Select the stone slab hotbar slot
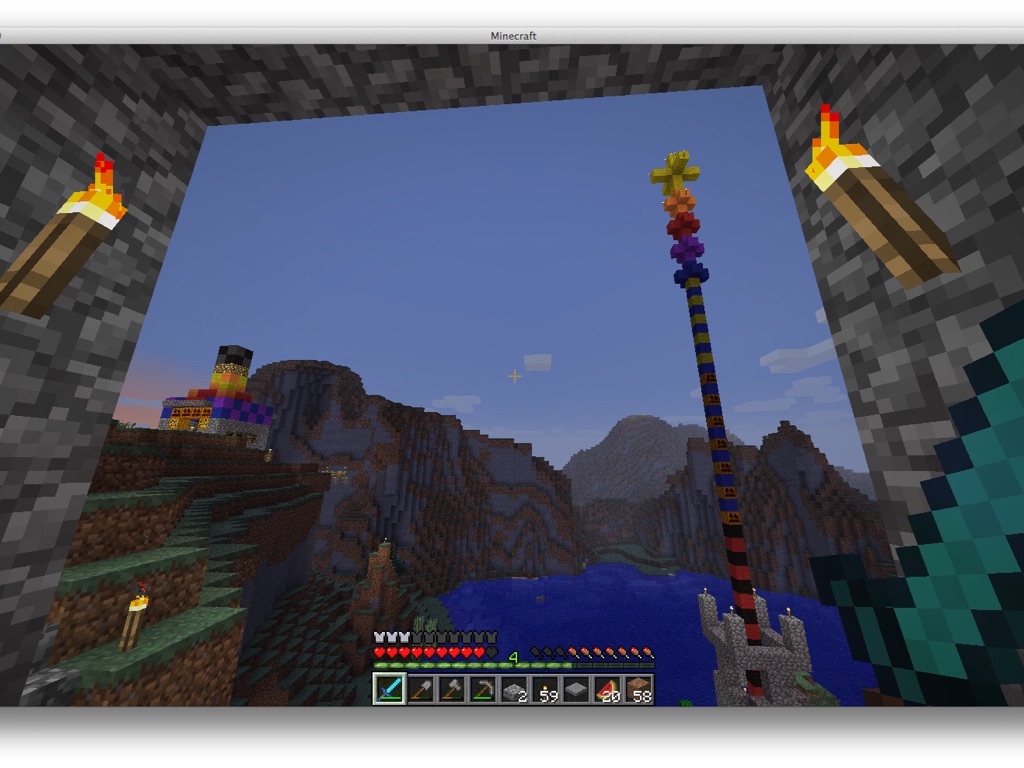 (x=576, y=689)
